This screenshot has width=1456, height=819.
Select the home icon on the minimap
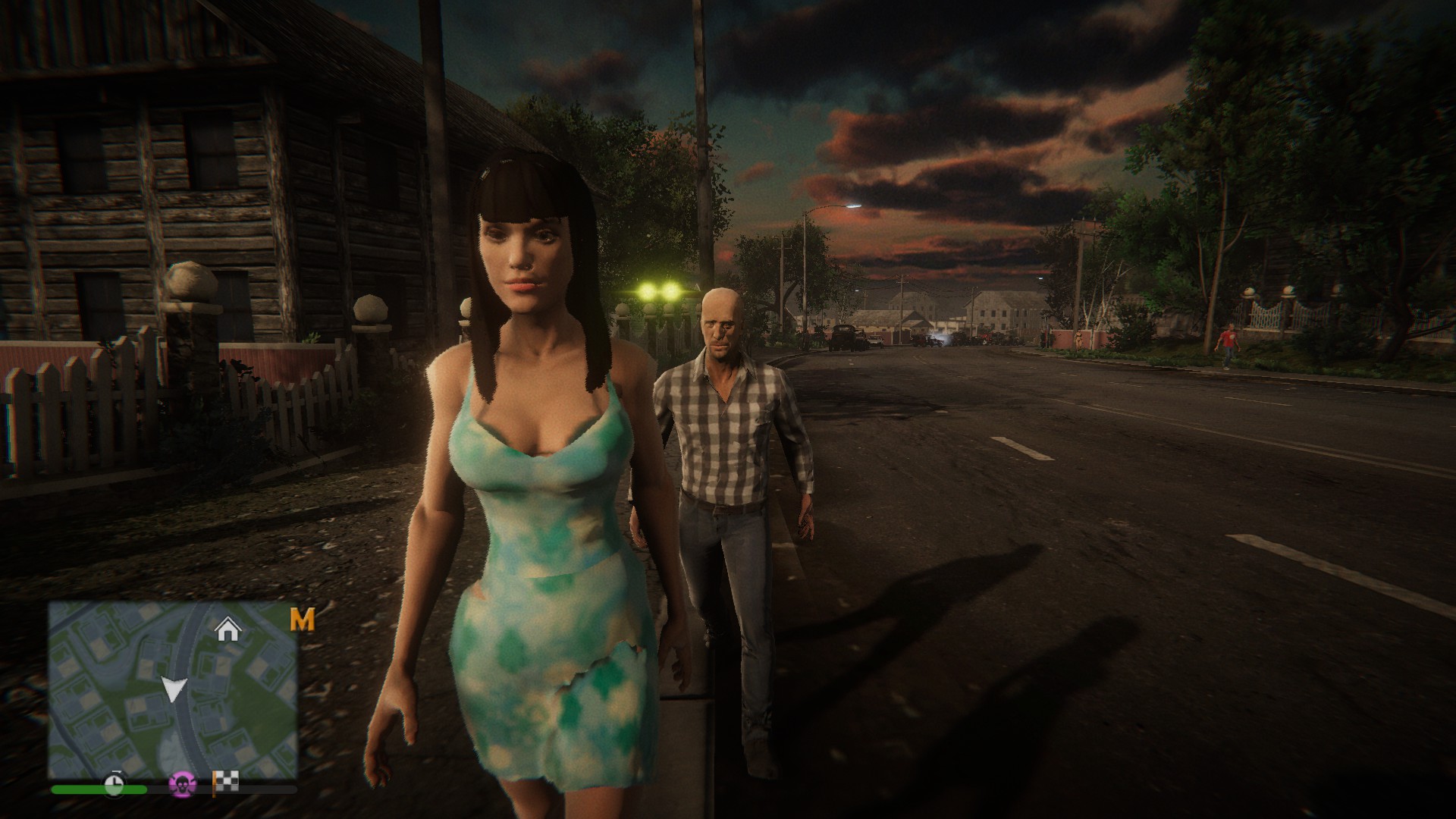227,626
